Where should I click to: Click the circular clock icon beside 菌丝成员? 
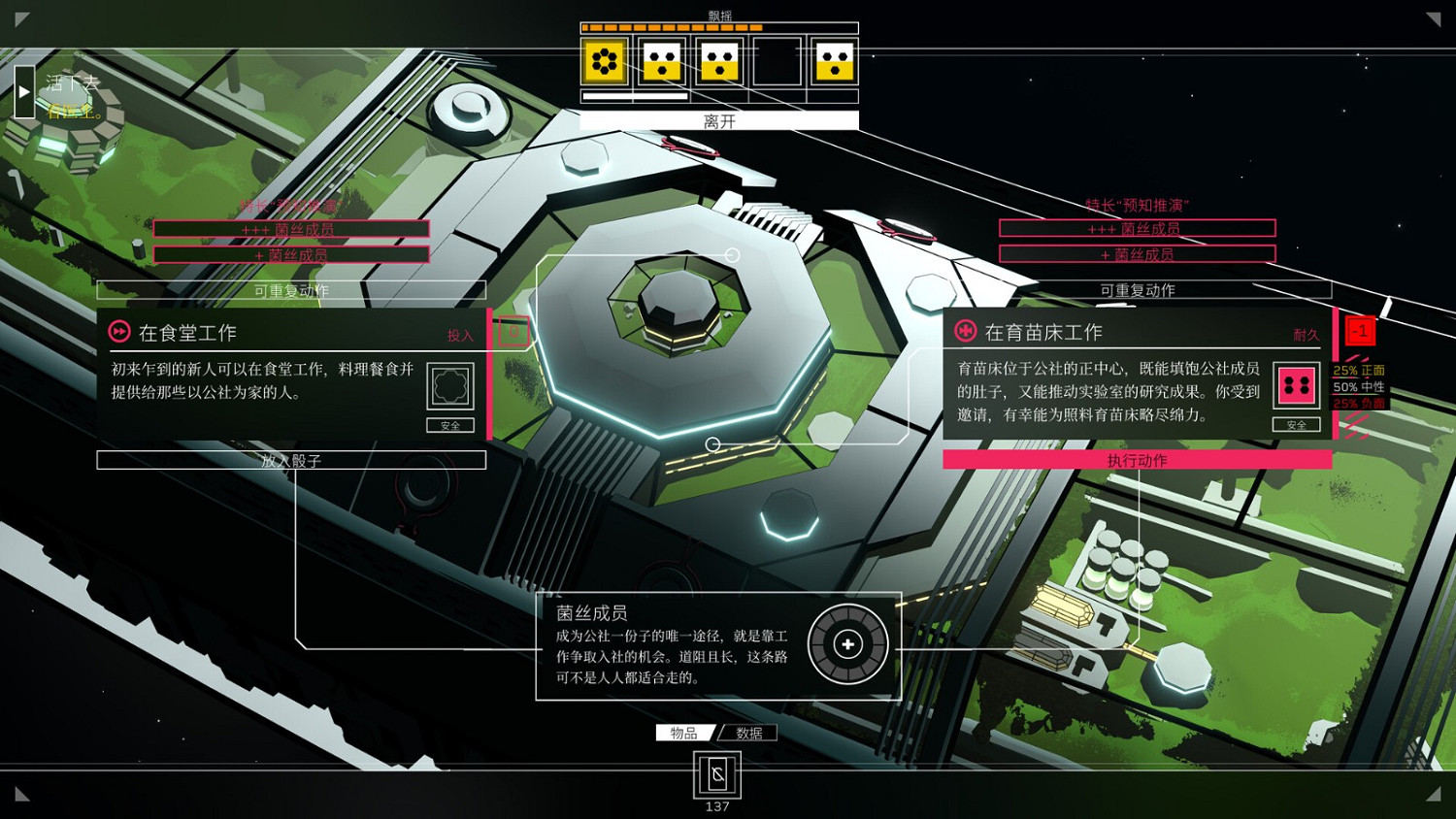pyautogui.click(x=847, y=643)
